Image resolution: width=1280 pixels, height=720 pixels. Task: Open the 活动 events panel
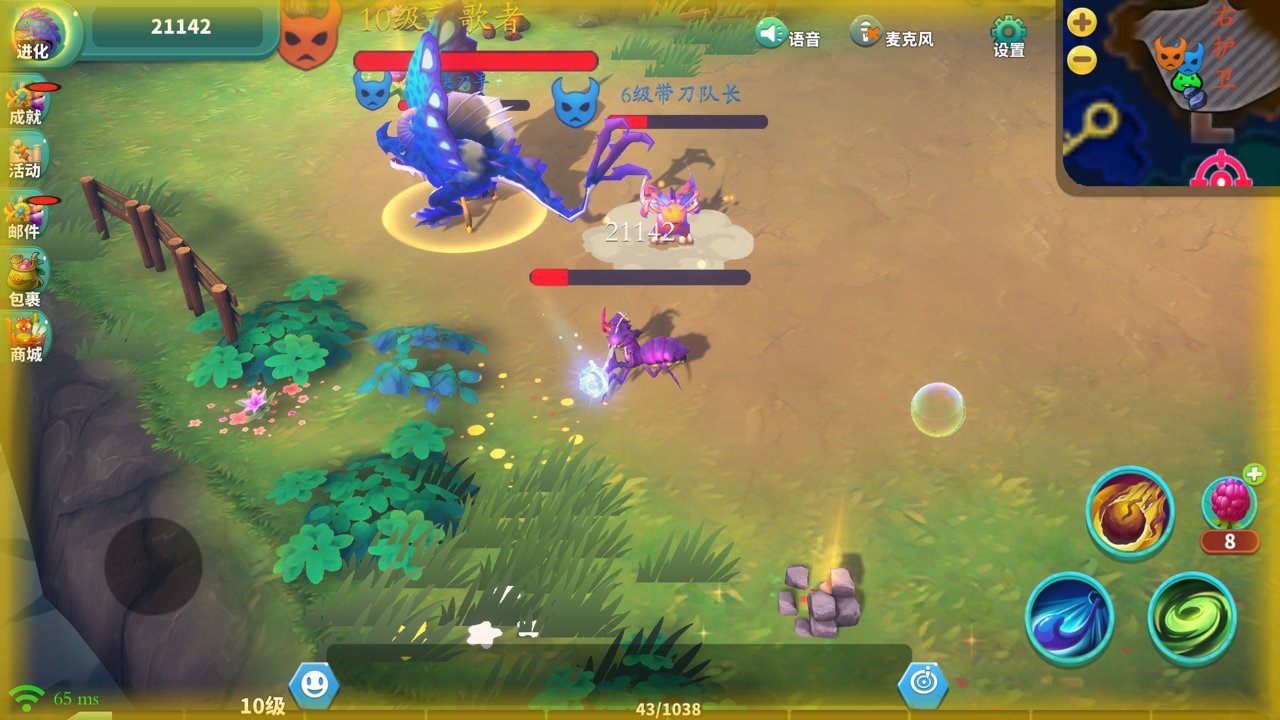click(x=25, y=158)
